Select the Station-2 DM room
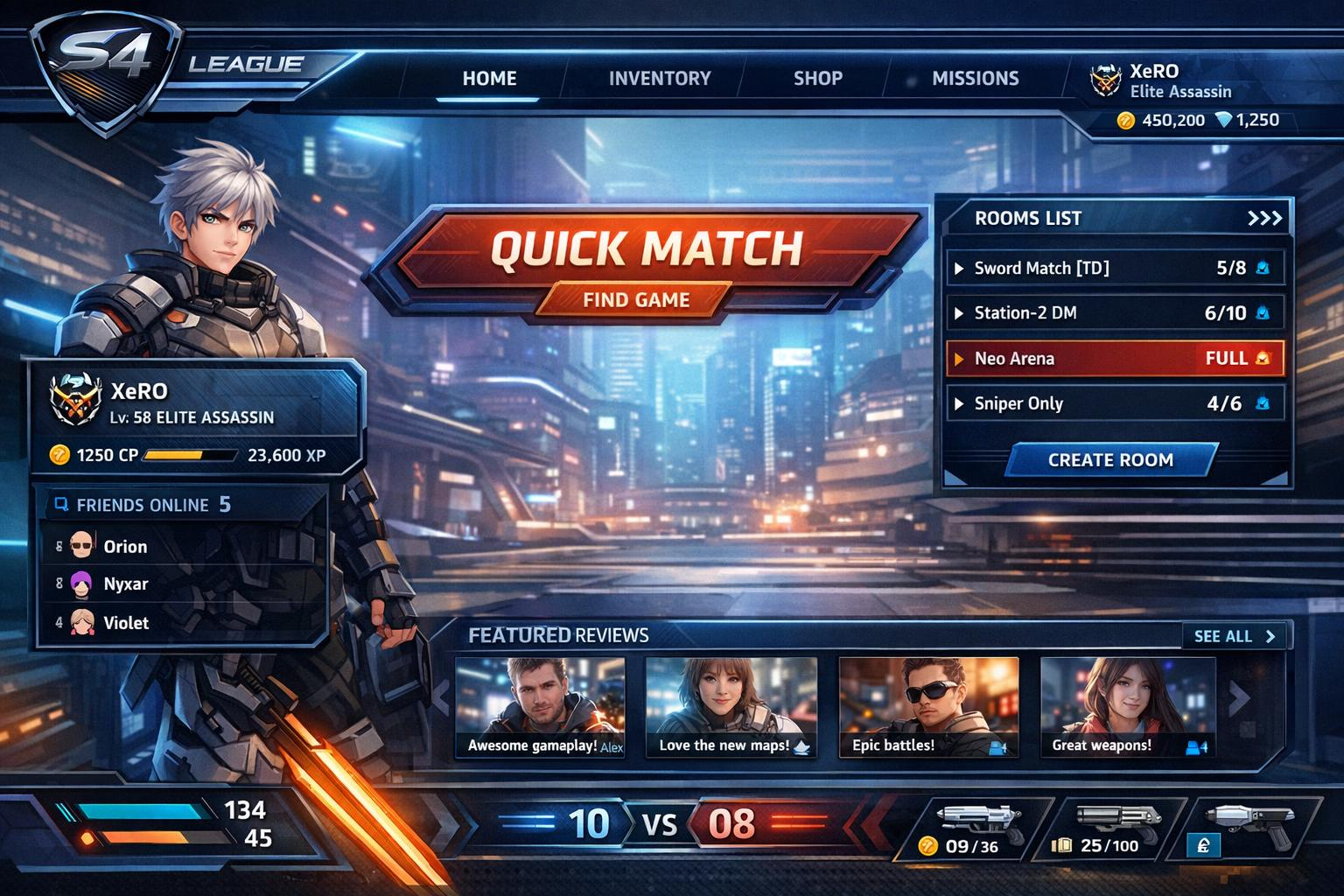 pos(1115,313)
